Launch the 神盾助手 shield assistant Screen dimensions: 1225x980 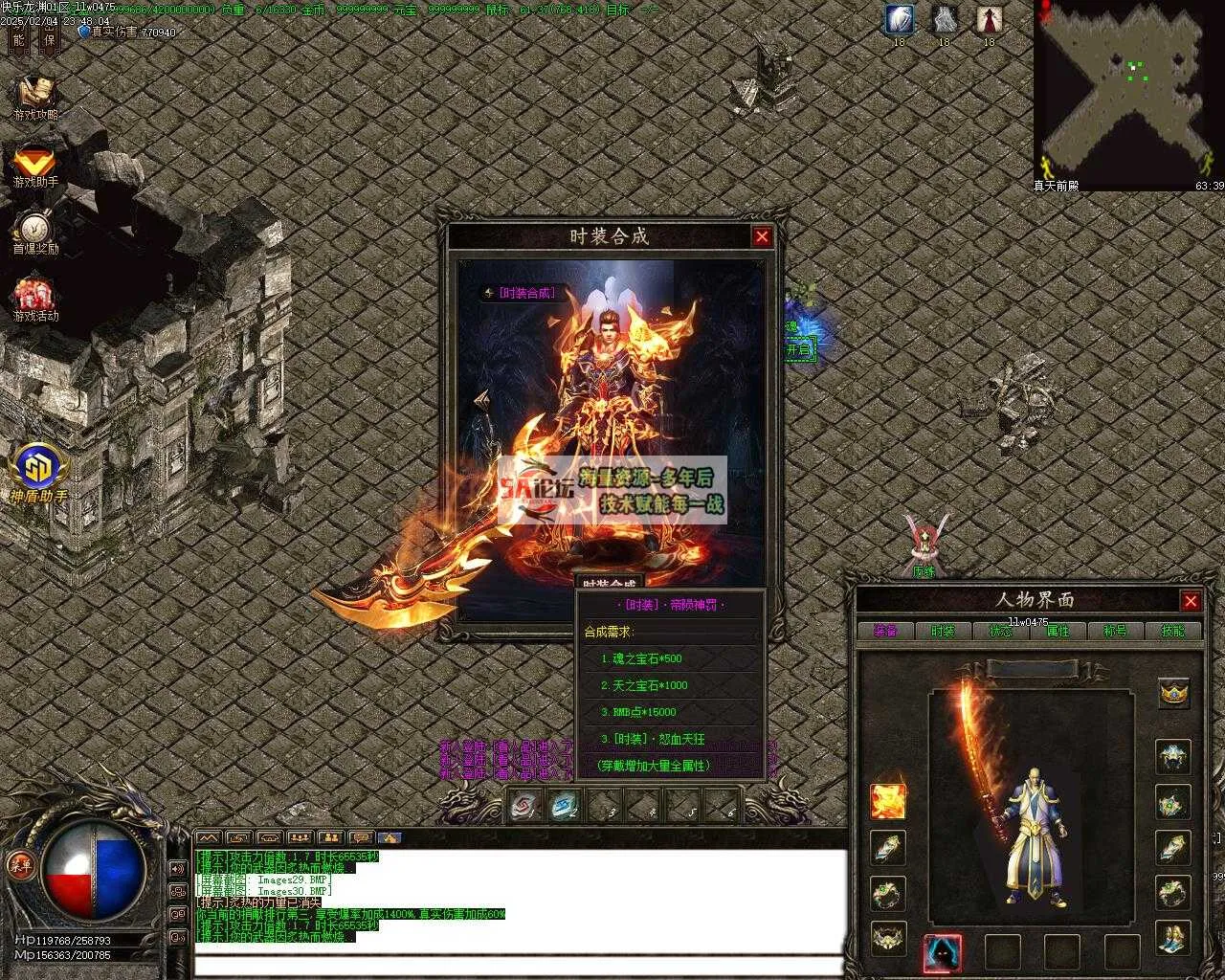point(38,471)
